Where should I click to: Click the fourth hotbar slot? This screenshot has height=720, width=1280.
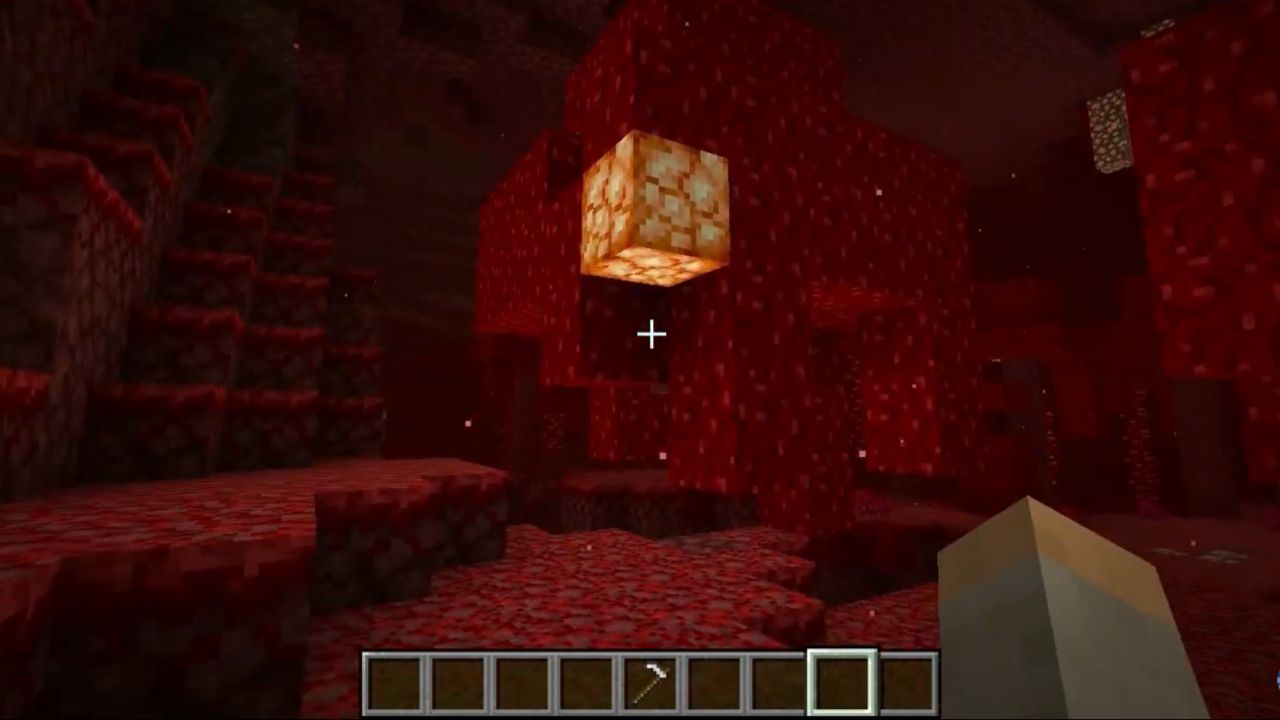584,682
